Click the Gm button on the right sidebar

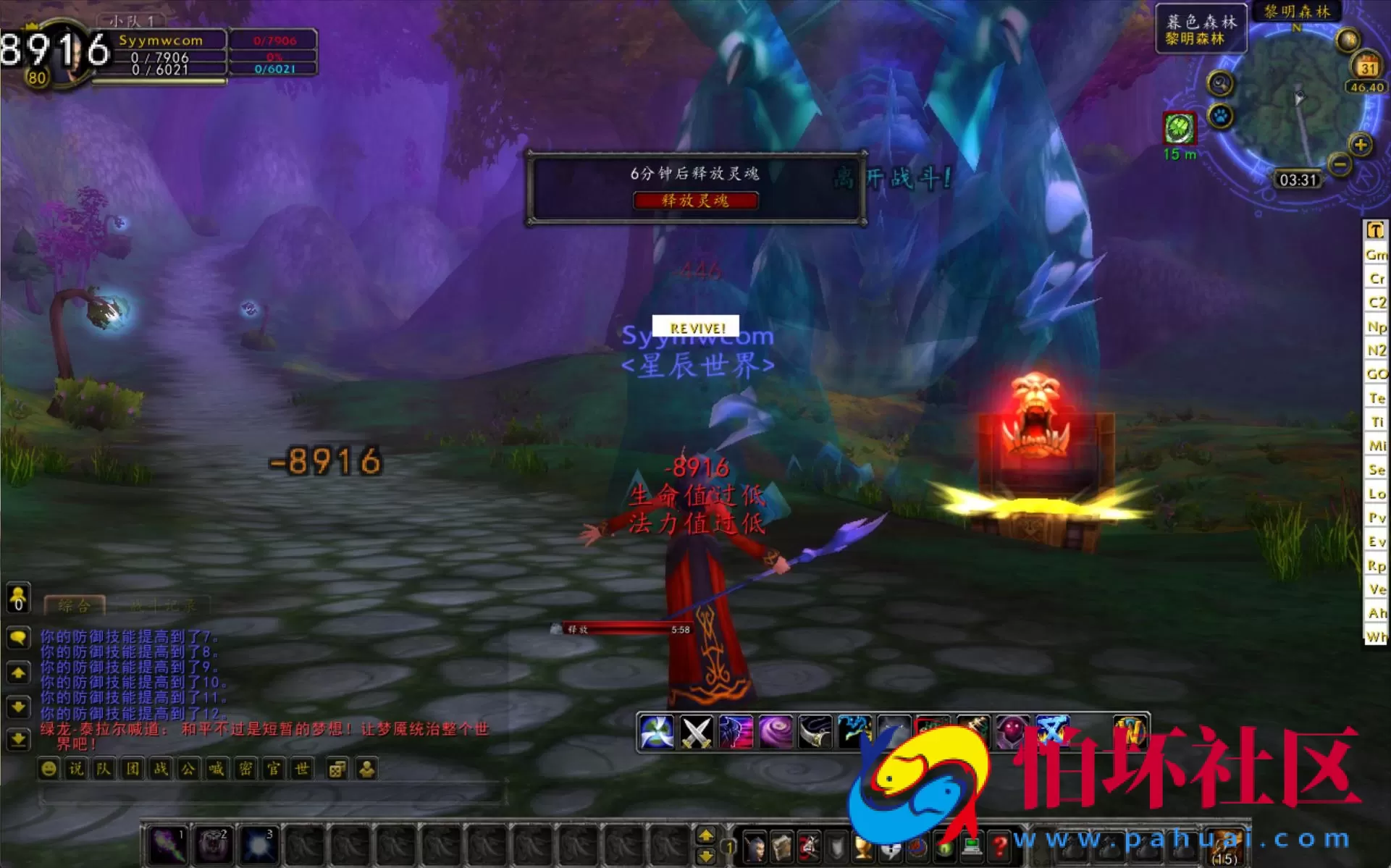[x=1376, y=255]
